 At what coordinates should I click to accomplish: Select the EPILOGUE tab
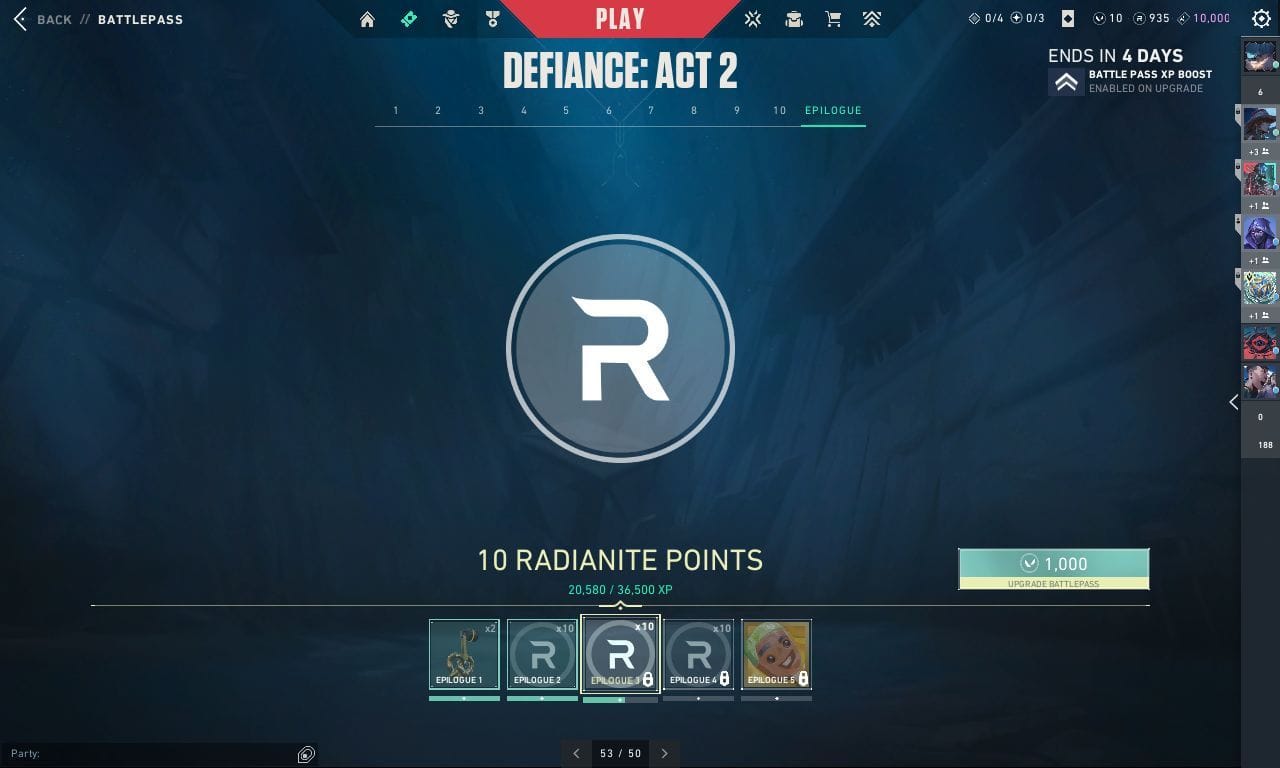[832, 110]
